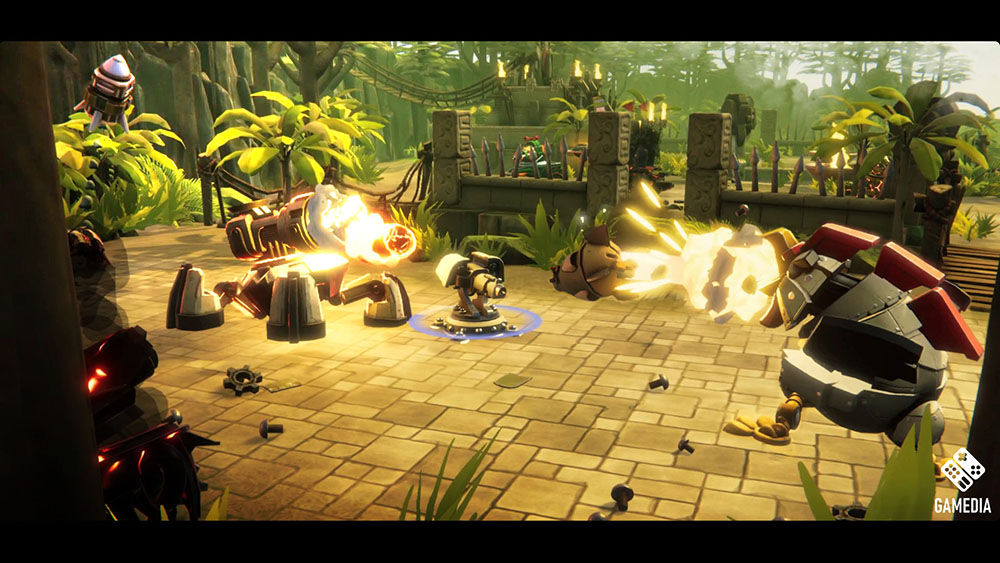Select the turret with the blue ring
The width and height of the screenshot is (1000, 563).
click(x=474, y=293)
